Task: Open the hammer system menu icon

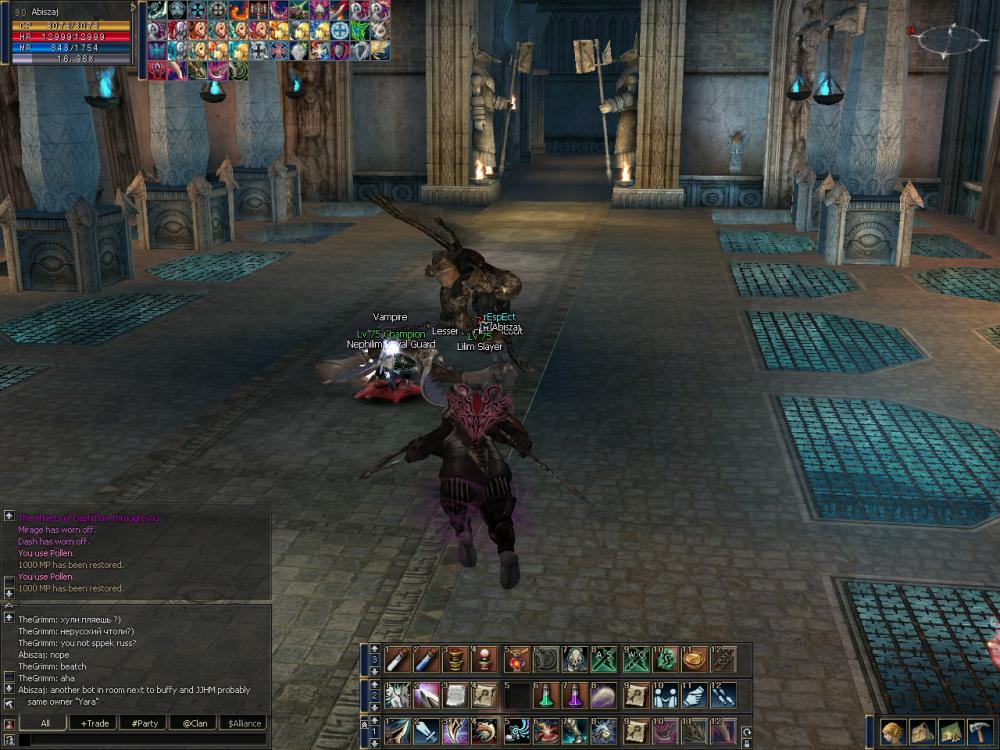Action: click(x=980, y=731)
